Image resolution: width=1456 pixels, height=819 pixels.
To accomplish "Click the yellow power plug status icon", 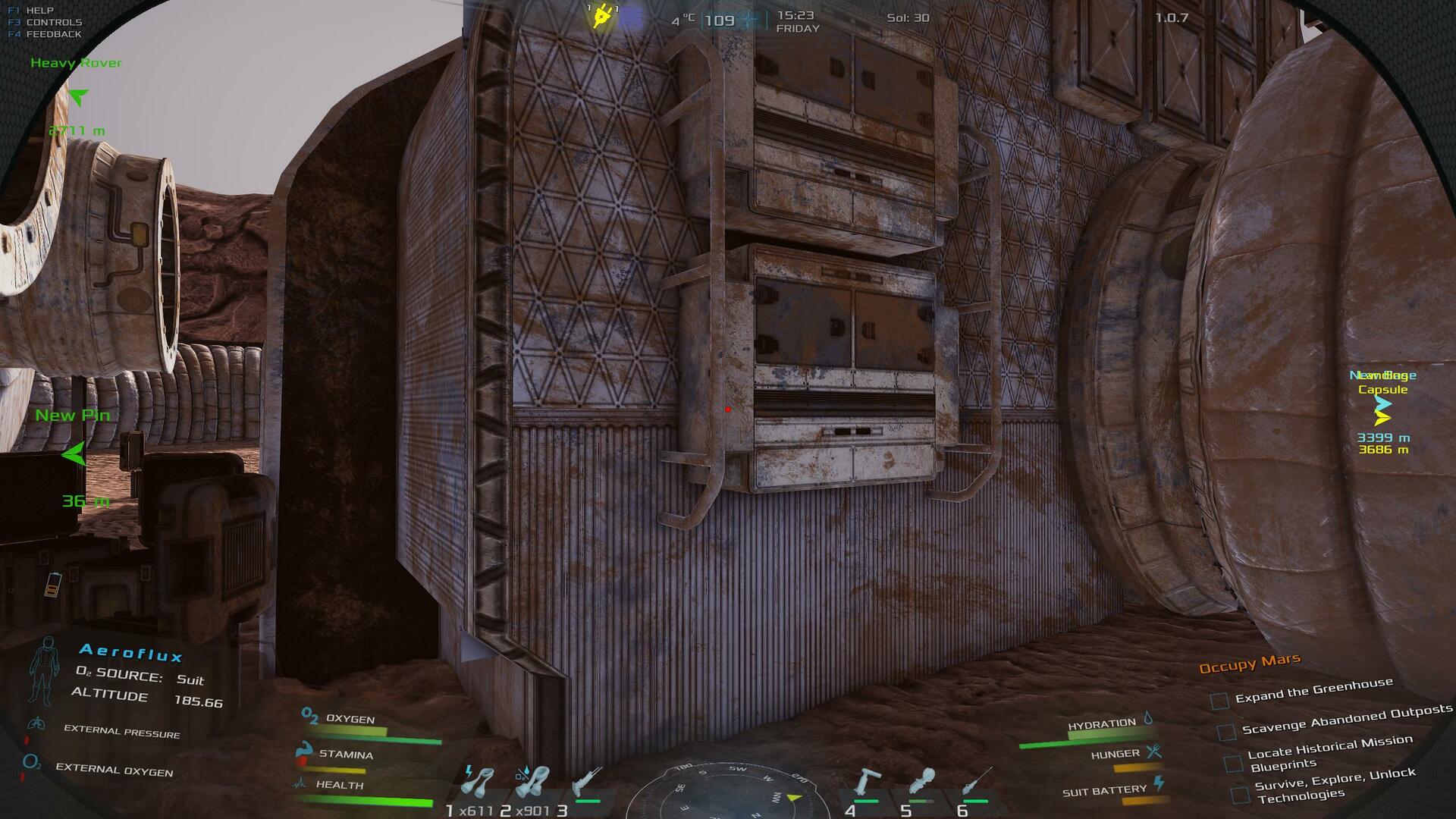I will point(602,16).
